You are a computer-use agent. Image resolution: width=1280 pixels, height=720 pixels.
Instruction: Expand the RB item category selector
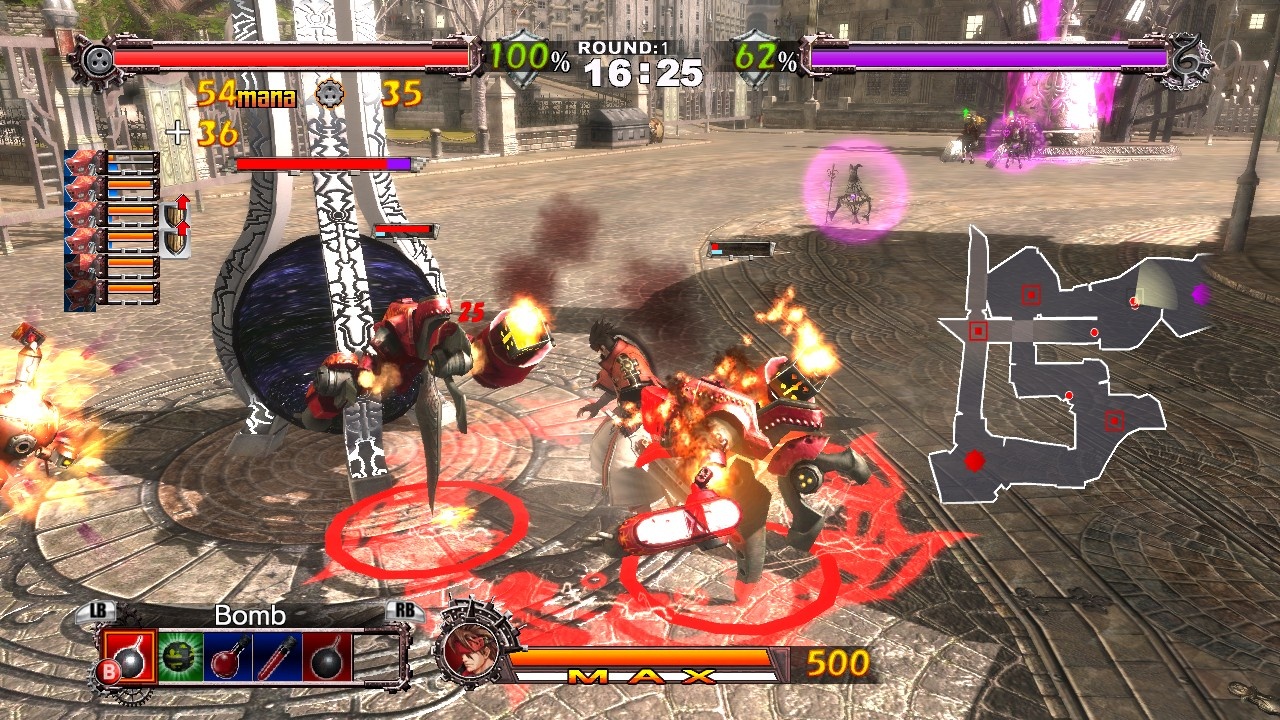point(405,611)
